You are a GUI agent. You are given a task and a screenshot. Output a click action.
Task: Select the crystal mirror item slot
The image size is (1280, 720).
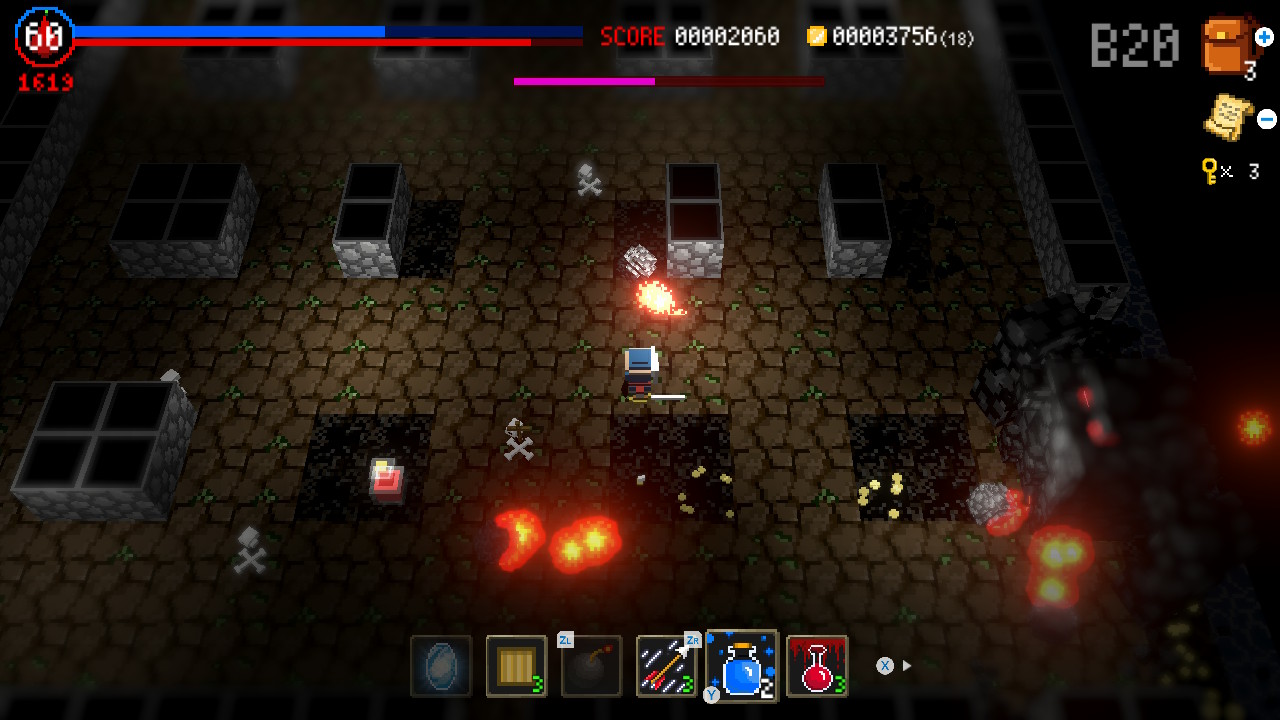[441, 665]
